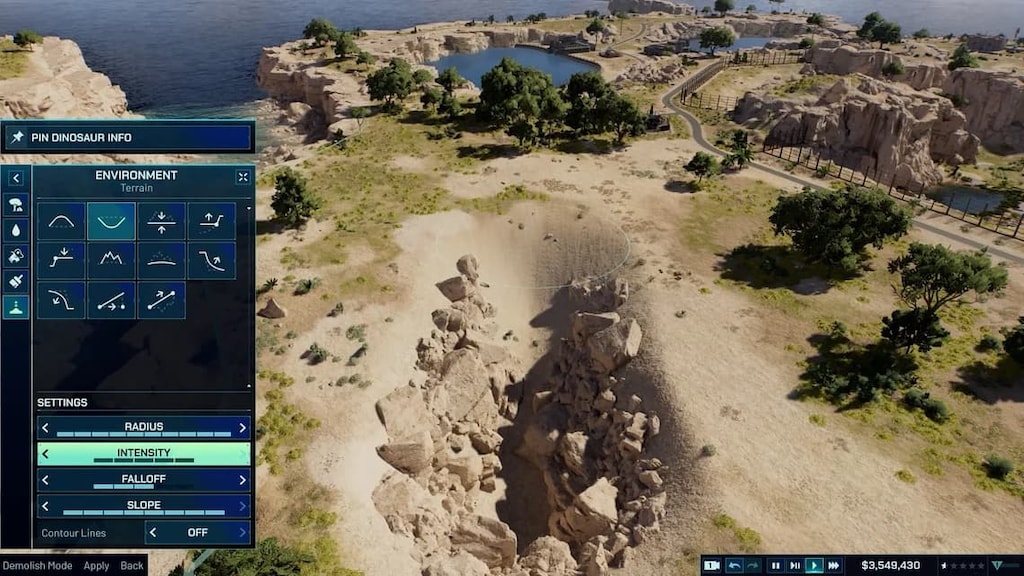Switch to the water drop tab
Screen dimensions: 1024x576
point(16,230)
